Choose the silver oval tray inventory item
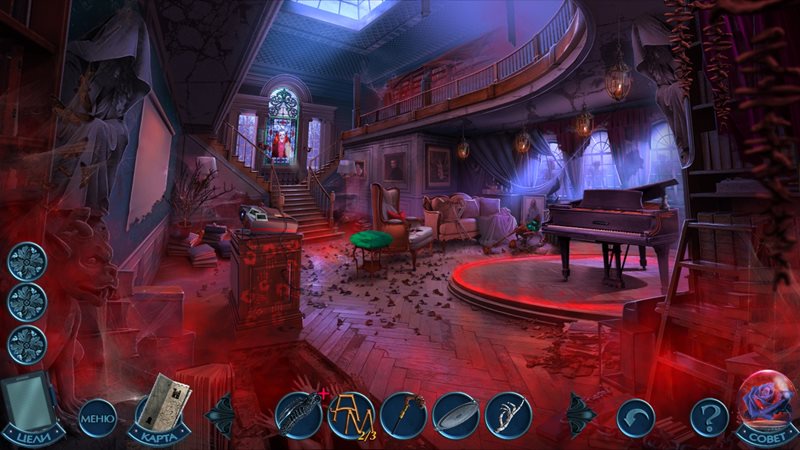Screen dimensions: 800x450 coord(456,413)
